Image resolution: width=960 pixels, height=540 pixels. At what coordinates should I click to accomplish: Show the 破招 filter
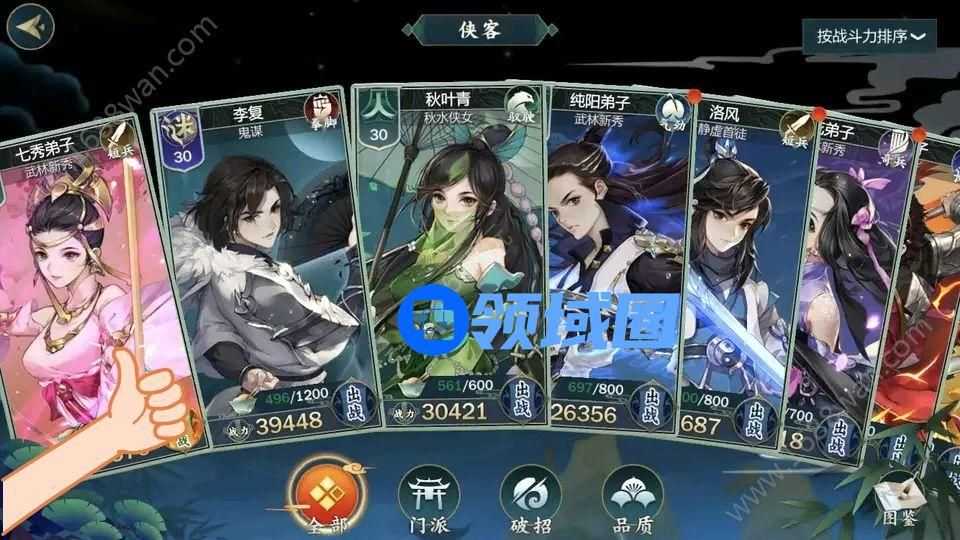coord(530,497)
